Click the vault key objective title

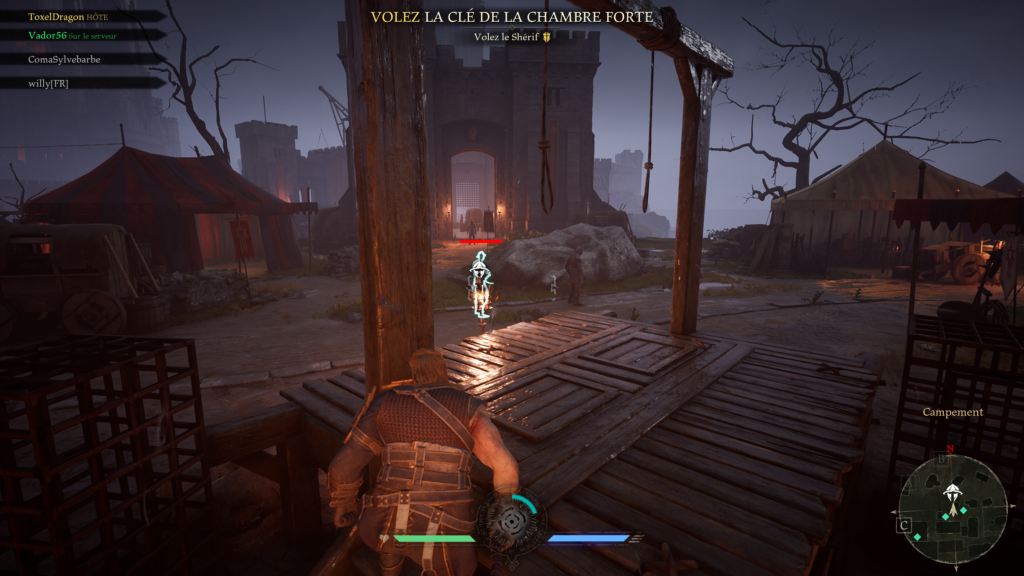pyautogui.click(x=511, y=17)
